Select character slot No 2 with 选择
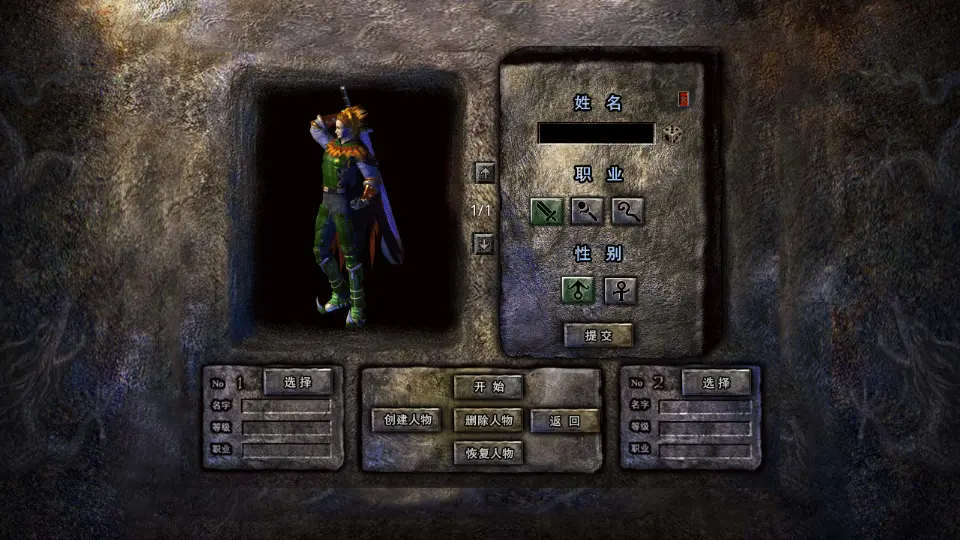The height and width of the screenshot is (540, 960). click(x=716, y=382)
